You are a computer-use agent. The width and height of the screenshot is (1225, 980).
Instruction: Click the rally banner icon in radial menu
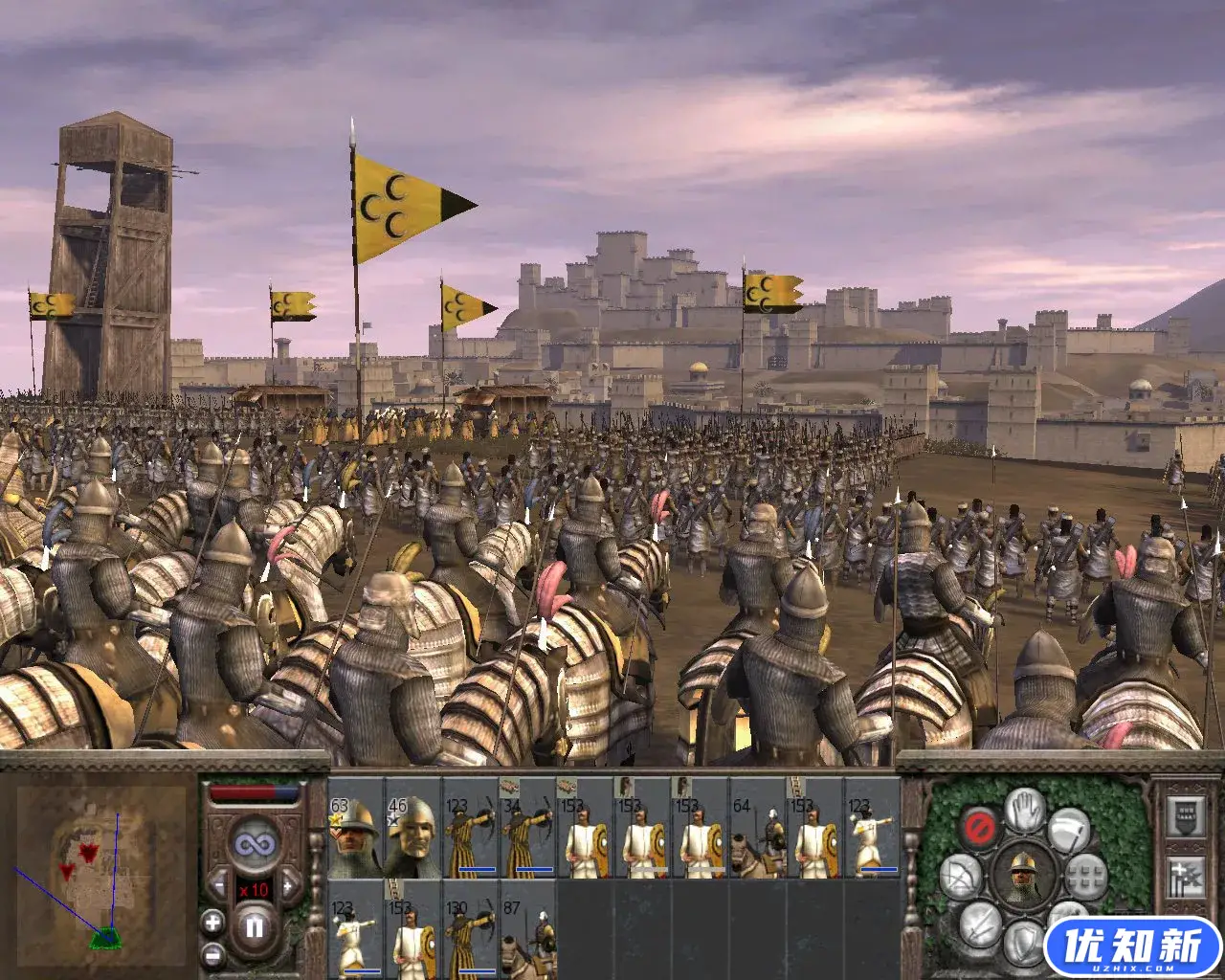tap(1069, 829)
